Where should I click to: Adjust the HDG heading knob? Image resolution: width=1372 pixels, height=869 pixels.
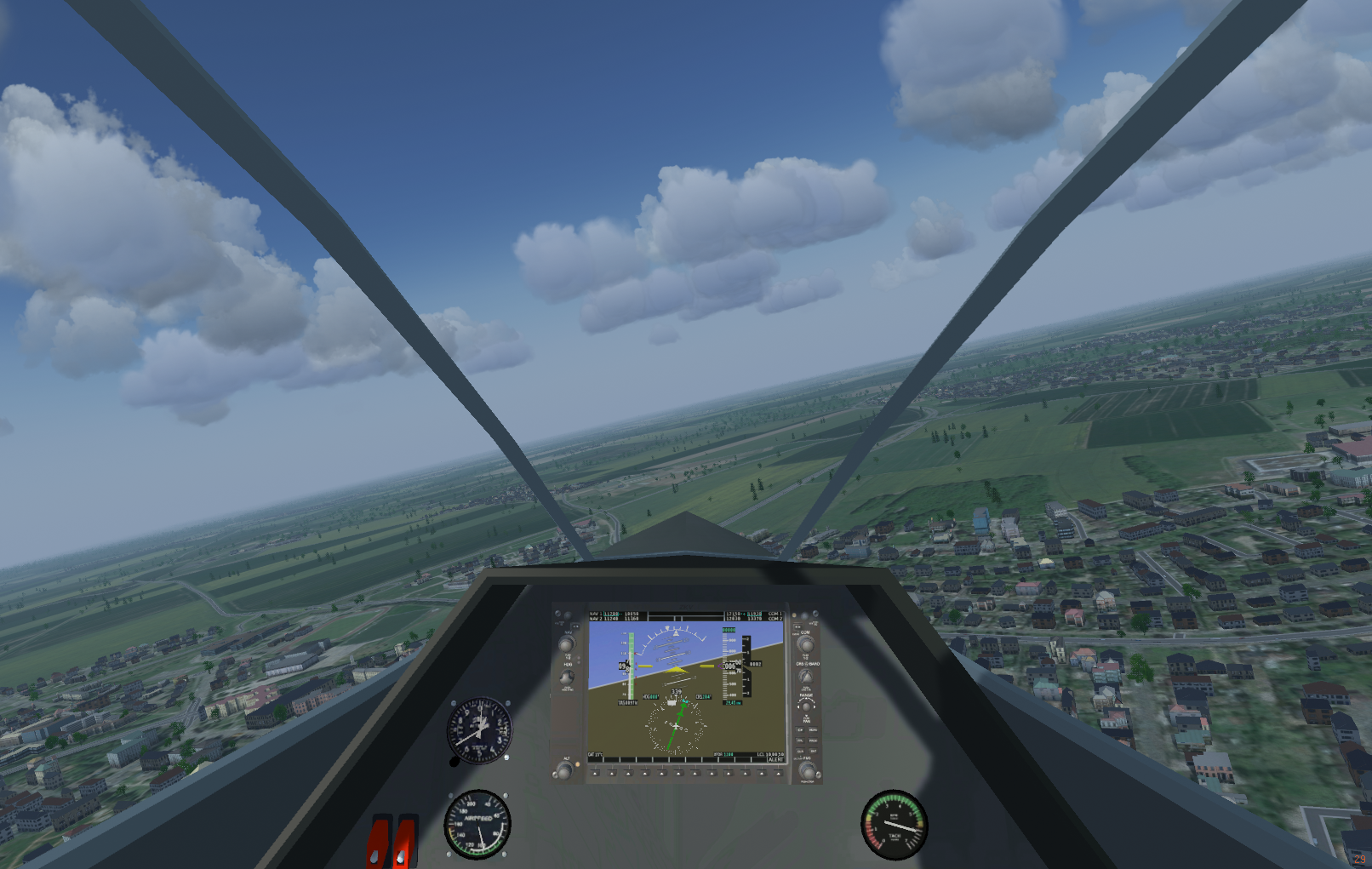click(x=566, y=677)
